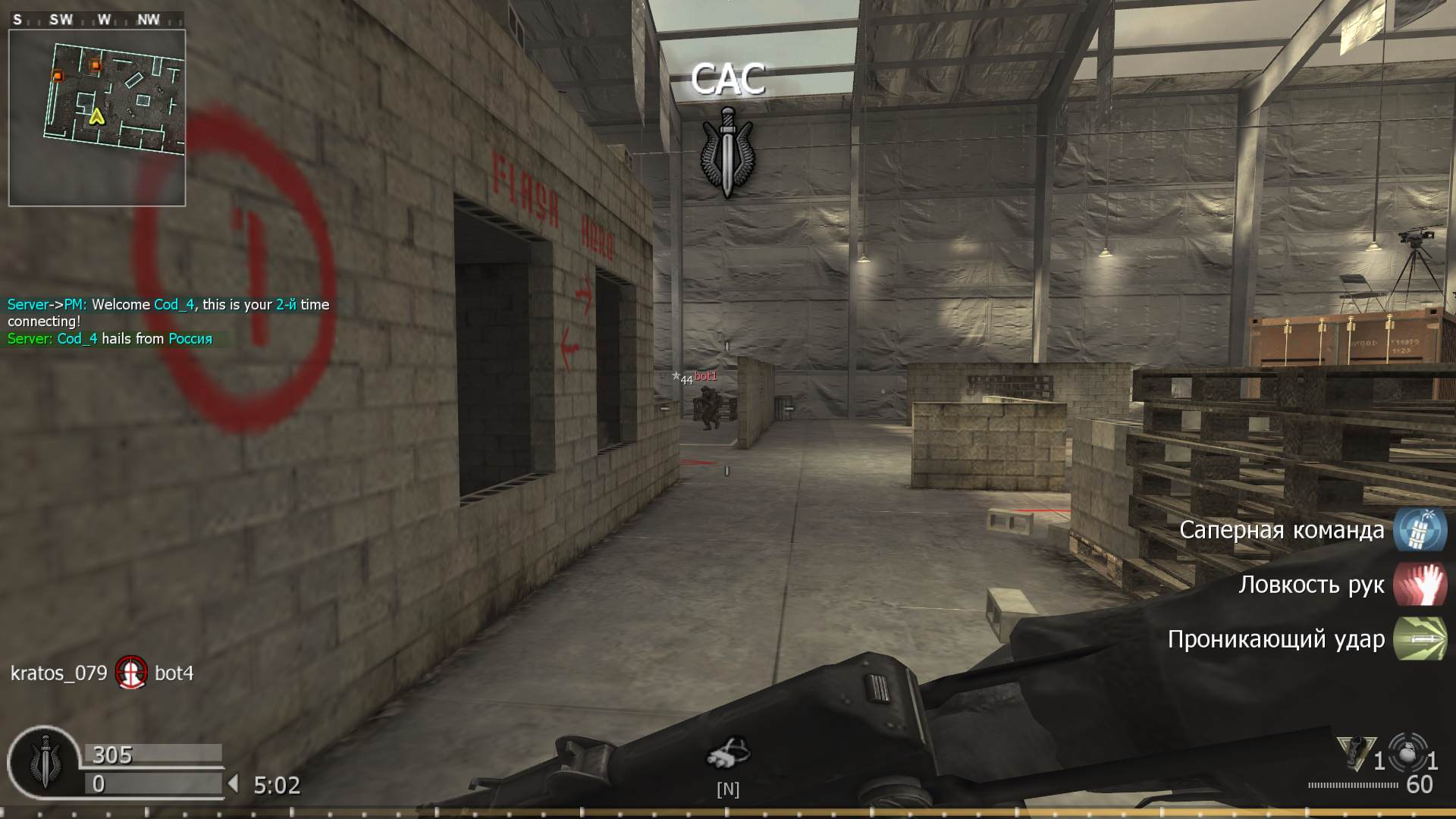Click the Россия link in the server message
The width and height of the screenshot is (1456, 819).
pyautogui.click(x=190, y=339)
